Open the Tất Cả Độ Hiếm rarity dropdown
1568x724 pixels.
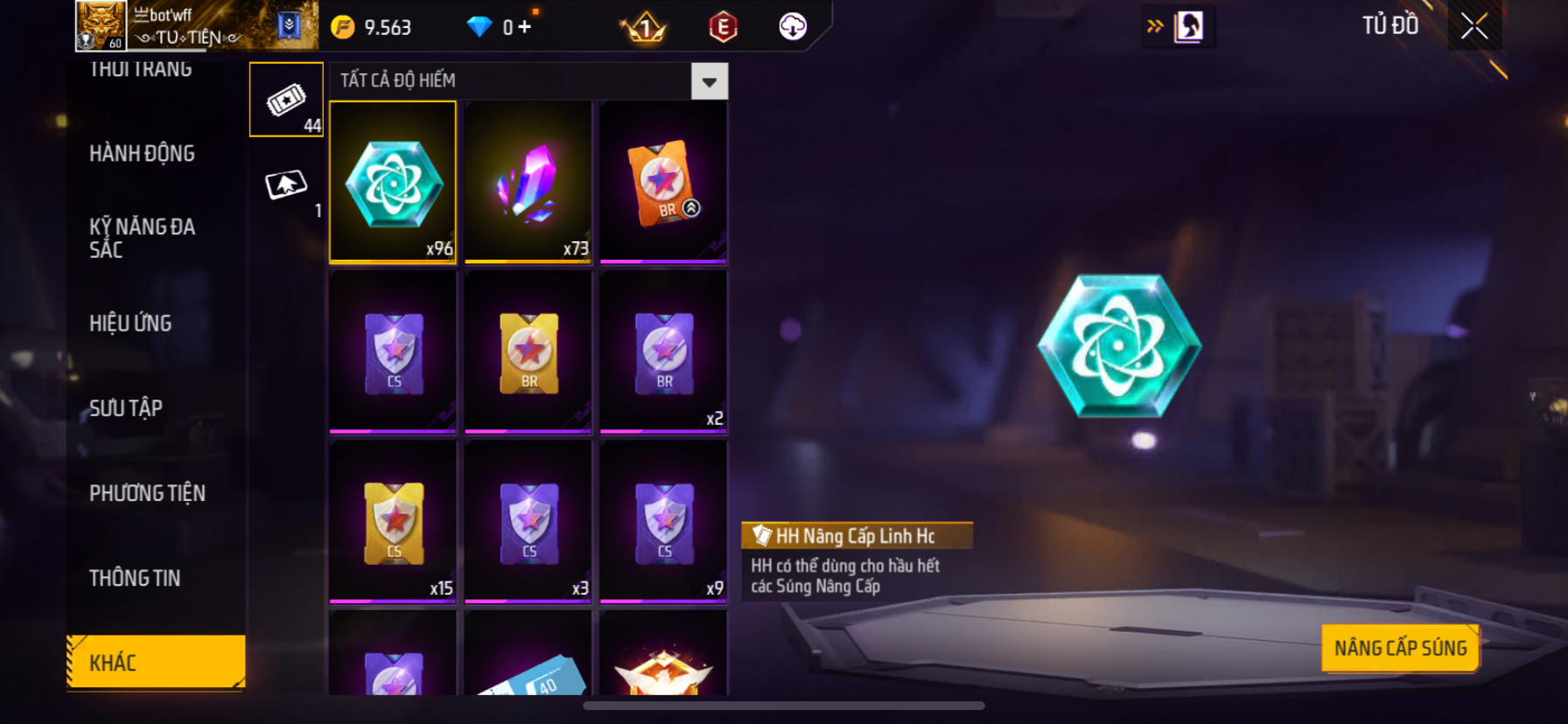pos(709,81)
